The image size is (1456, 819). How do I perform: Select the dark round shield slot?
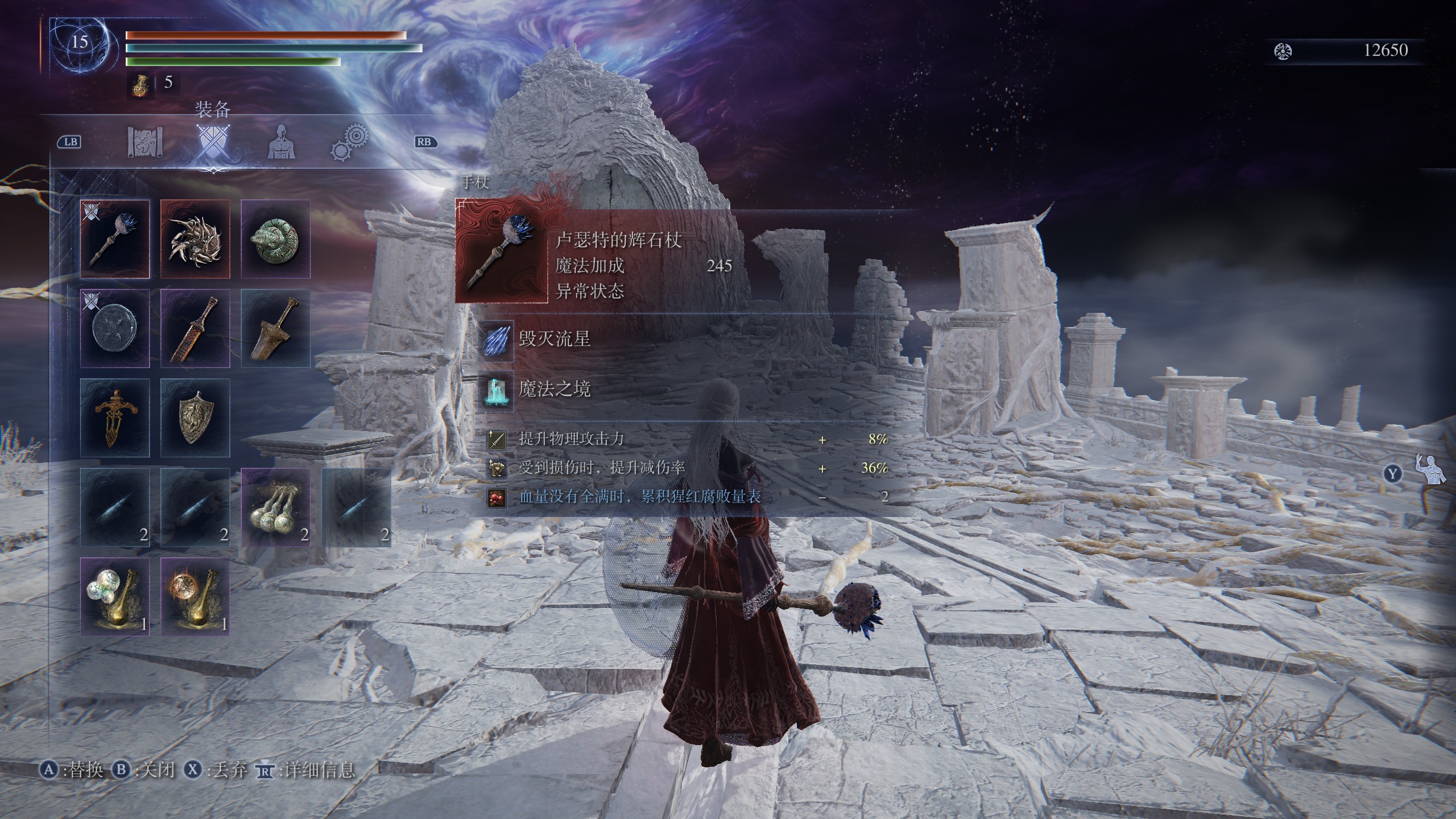pyautogui.click(x=115, y=328)
